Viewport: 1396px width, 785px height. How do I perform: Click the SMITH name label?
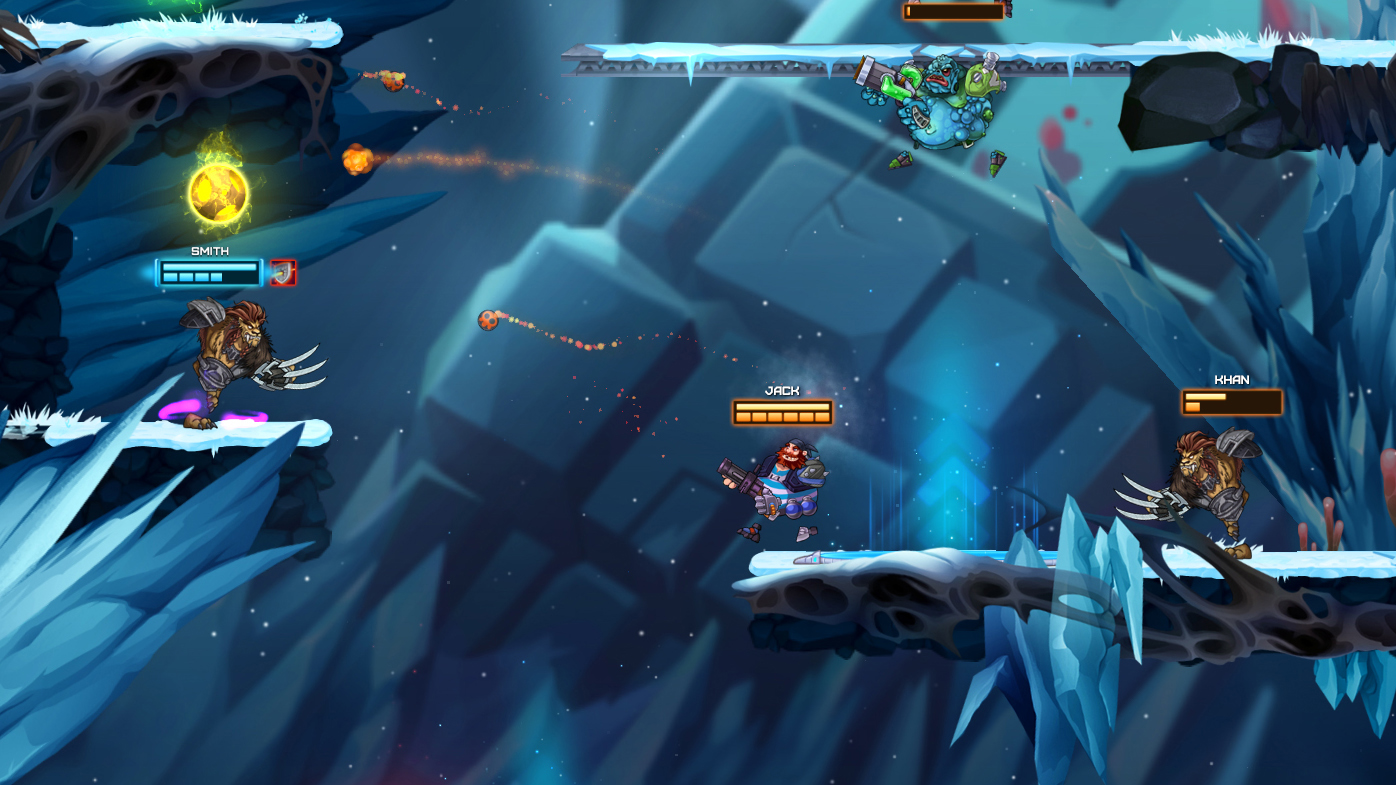[x=210, y=249]
